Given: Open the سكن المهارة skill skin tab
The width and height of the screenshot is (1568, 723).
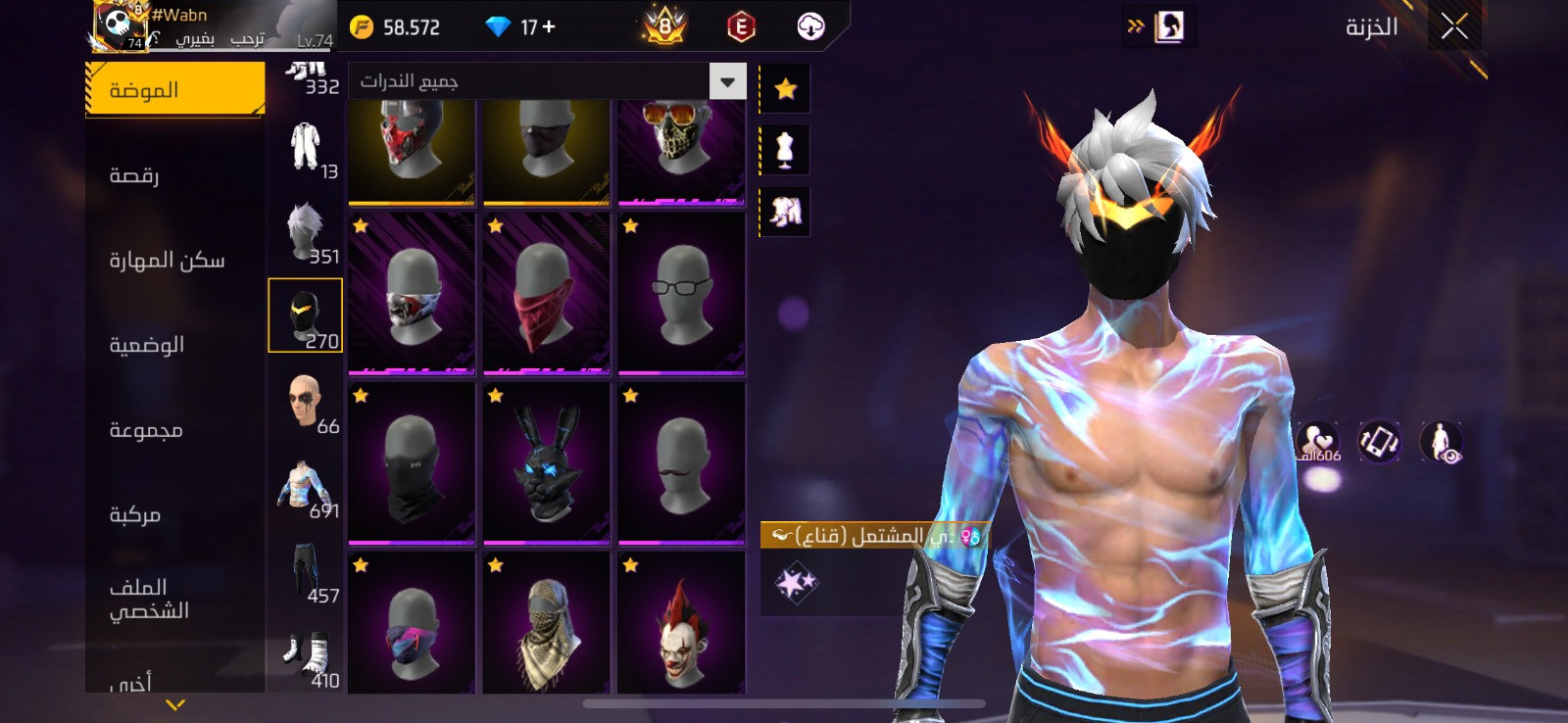Looking at the screenshot, I should click(167, 261).
